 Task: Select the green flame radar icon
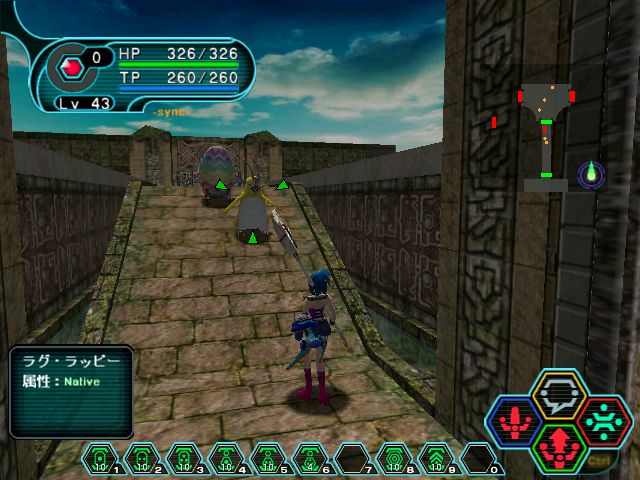coord(592,173)
